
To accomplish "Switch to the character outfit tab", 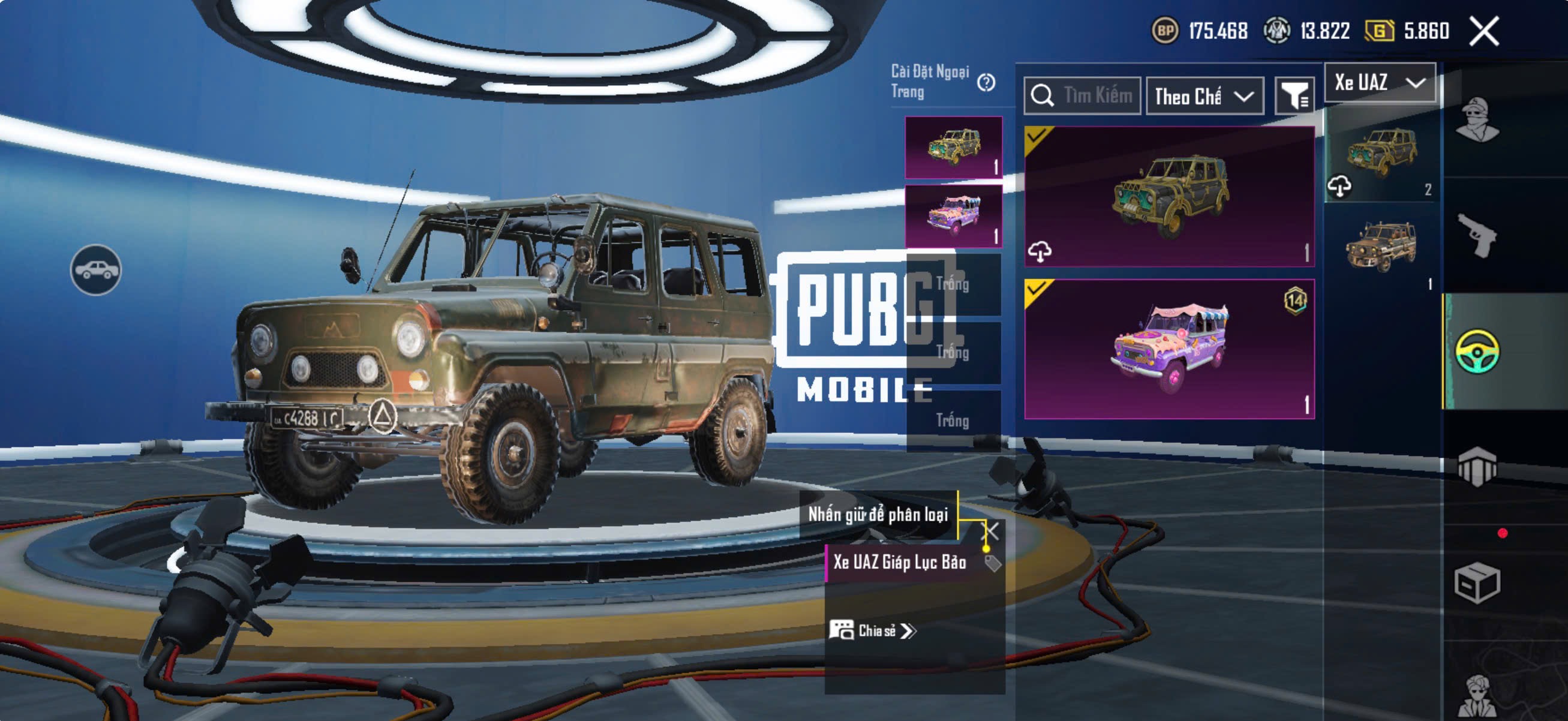I will (x=1478, y=119).
